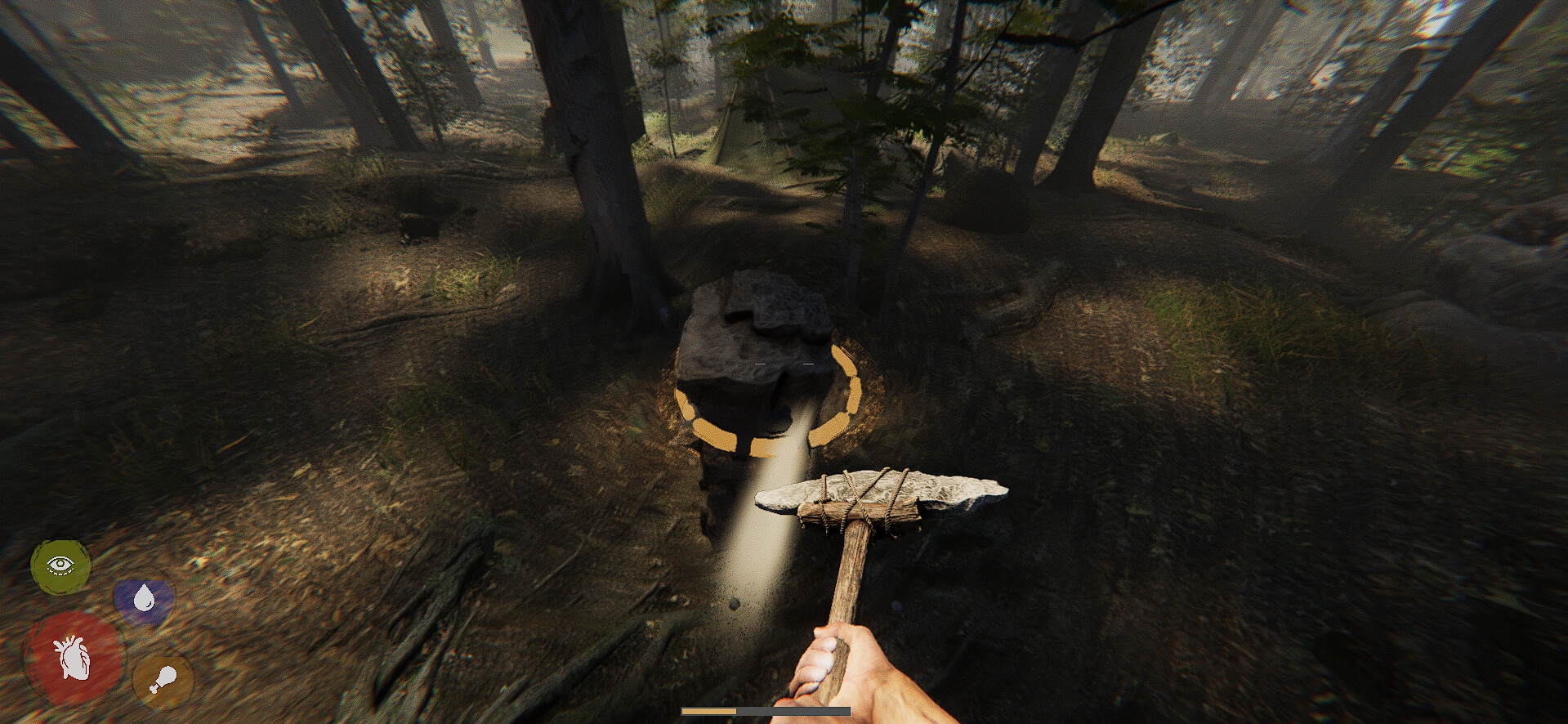The height and width of the screenshot is (724, 1568).
Task: Select the blue thirst water droplet icon
Action: click(x=145, y=602)
